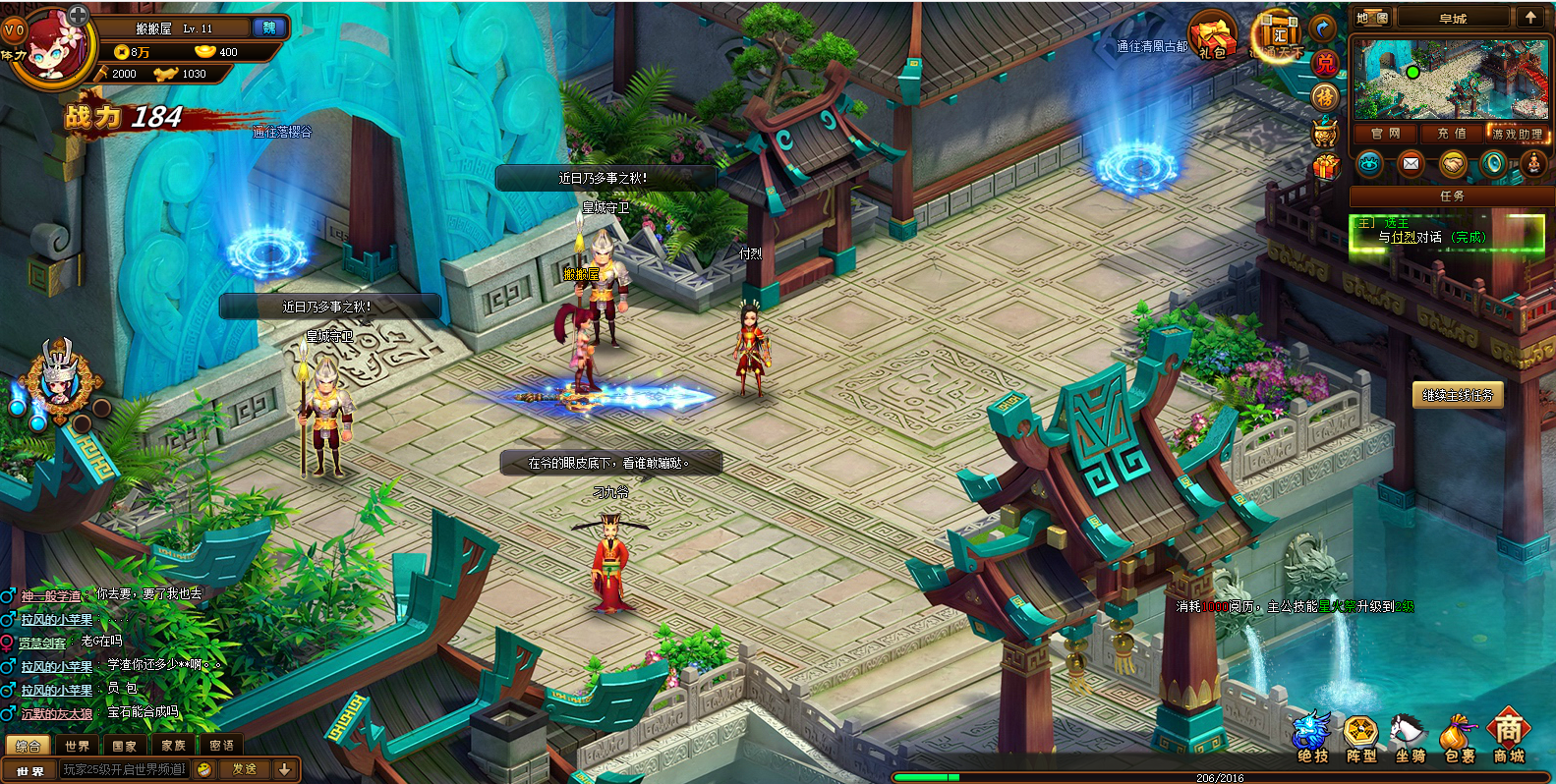The height and width of the screenshot is (784, 1556).
Task: Open the 游戏助理 game assistant
Action: (x=1517, y=134)
